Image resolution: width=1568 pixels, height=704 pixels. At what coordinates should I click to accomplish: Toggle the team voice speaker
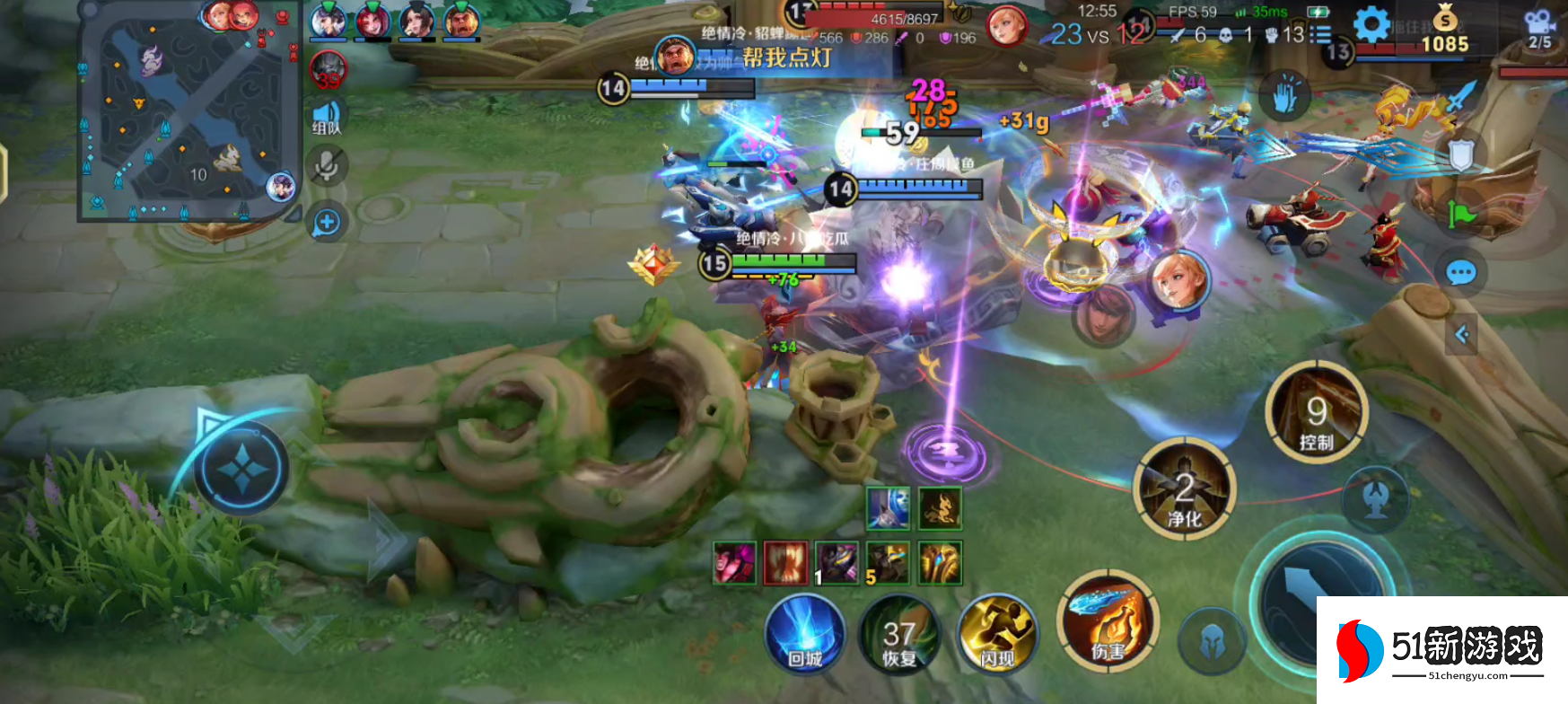click(326, 117)
